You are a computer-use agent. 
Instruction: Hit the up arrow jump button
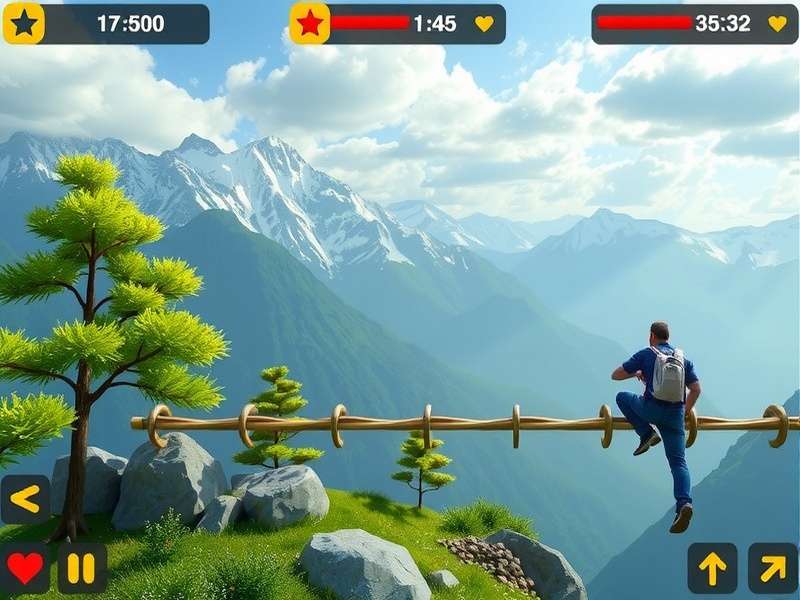(712, 568)
